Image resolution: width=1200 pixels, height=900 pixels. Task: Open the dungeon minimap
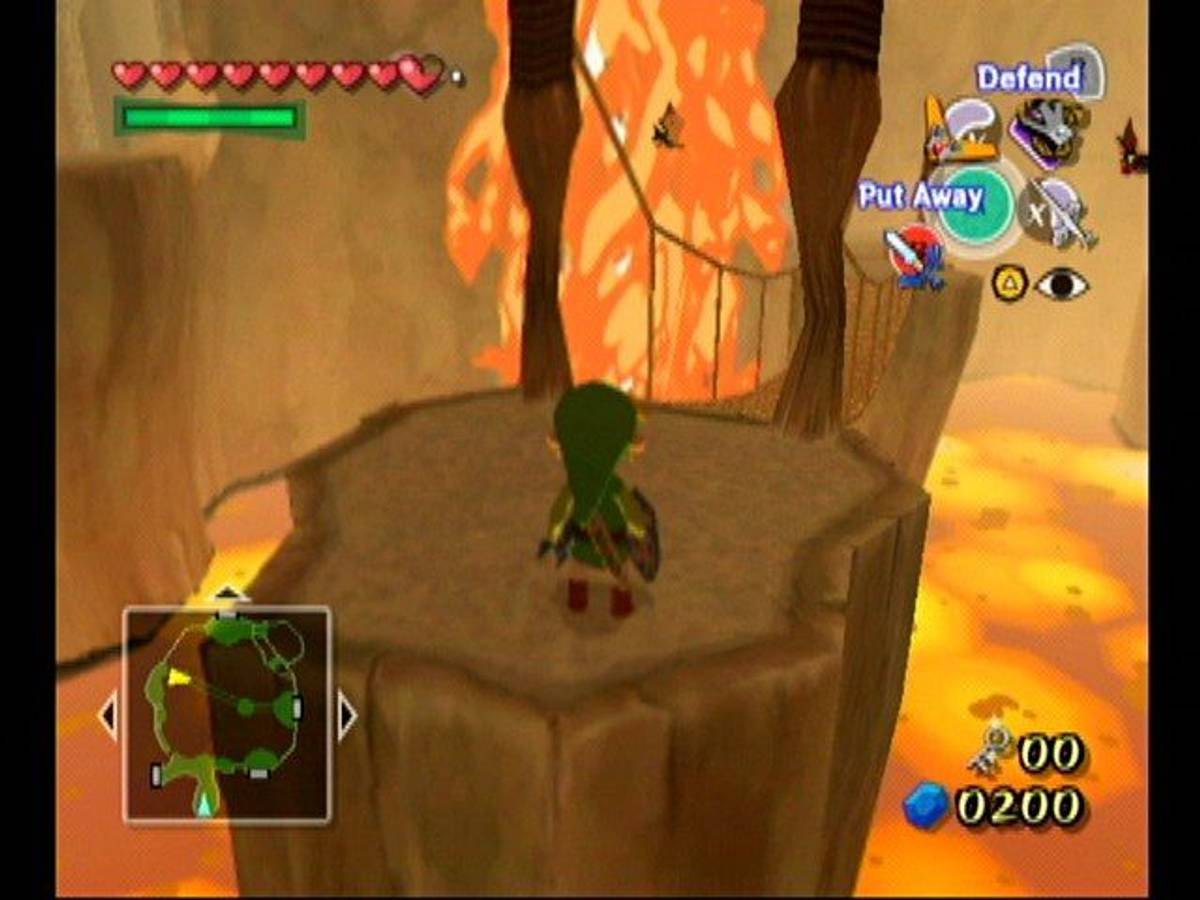click(x=227, y=714)
